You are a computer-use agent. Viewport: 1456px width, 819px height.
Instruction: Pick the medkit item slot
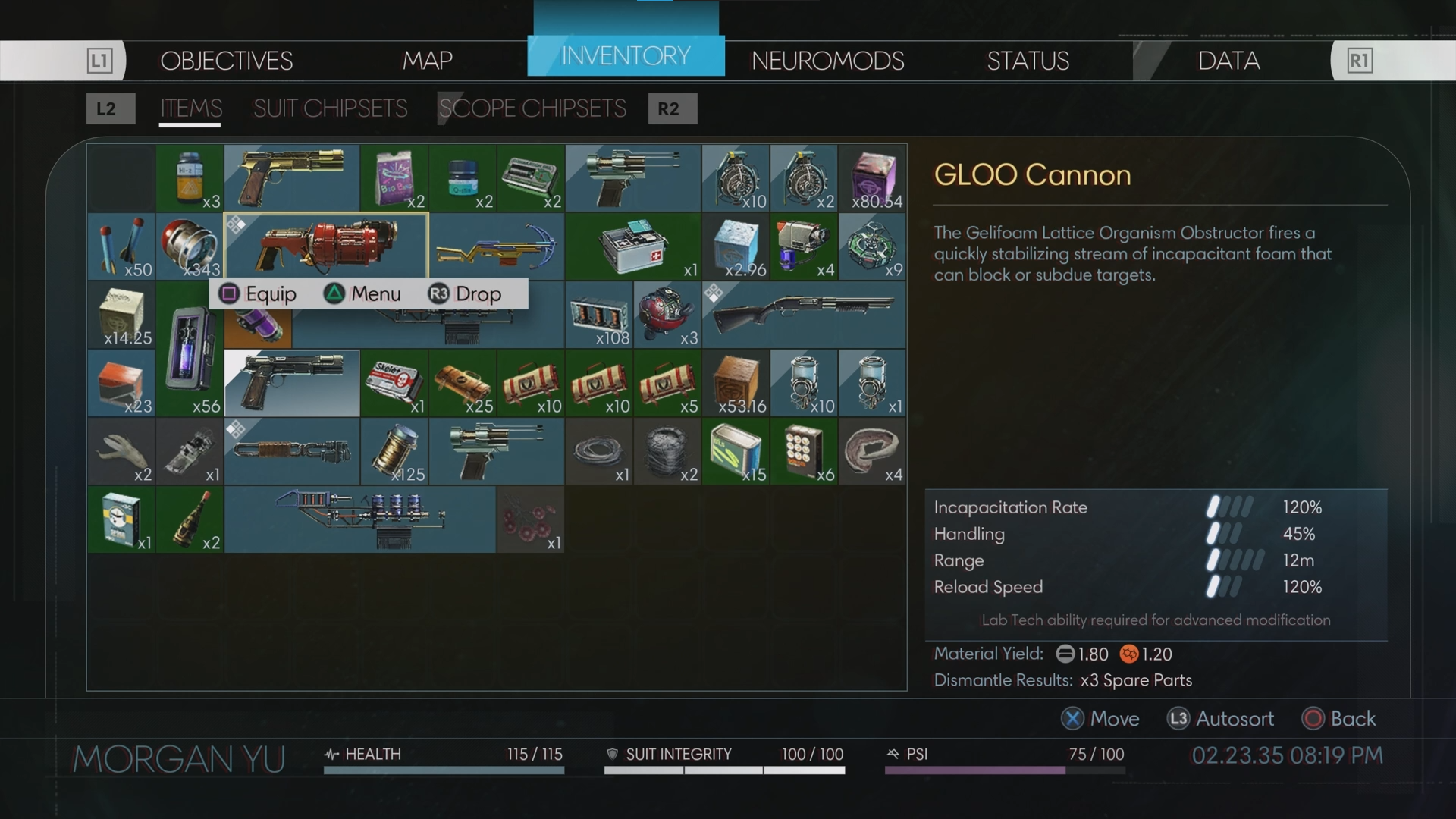click(632, 246)
